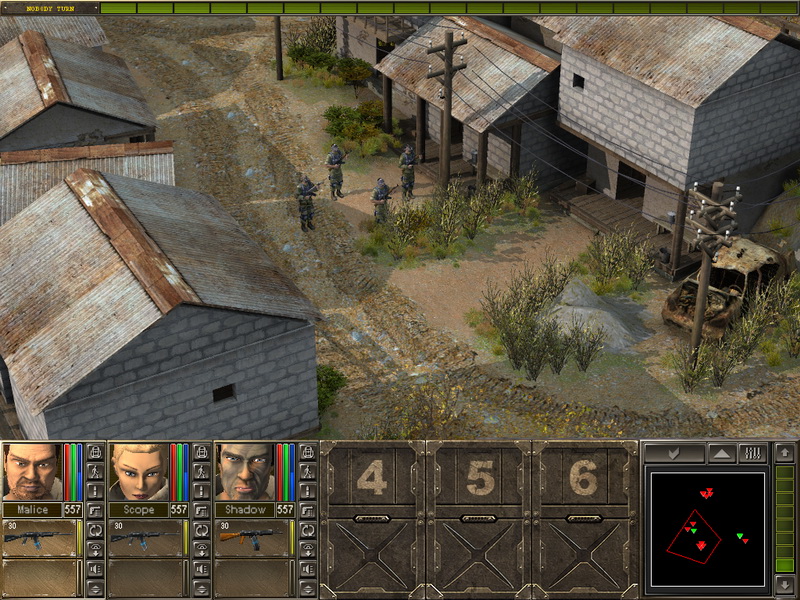Select Malice's portrait
Image resolution: width=800 pixels, height=600 pixels.
pos(32,471)
